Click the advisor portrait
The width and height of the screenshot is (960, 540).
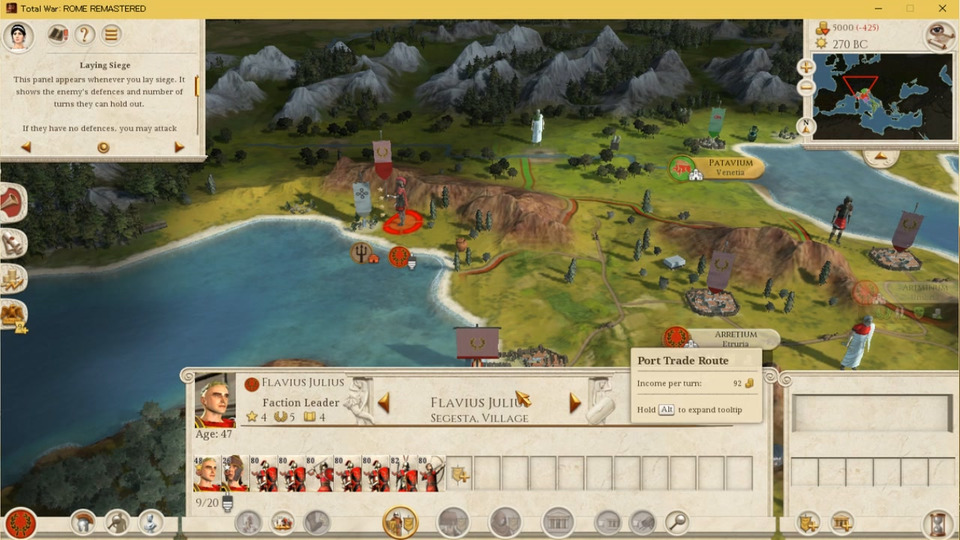pyautogui.click(x=18, y=36)
